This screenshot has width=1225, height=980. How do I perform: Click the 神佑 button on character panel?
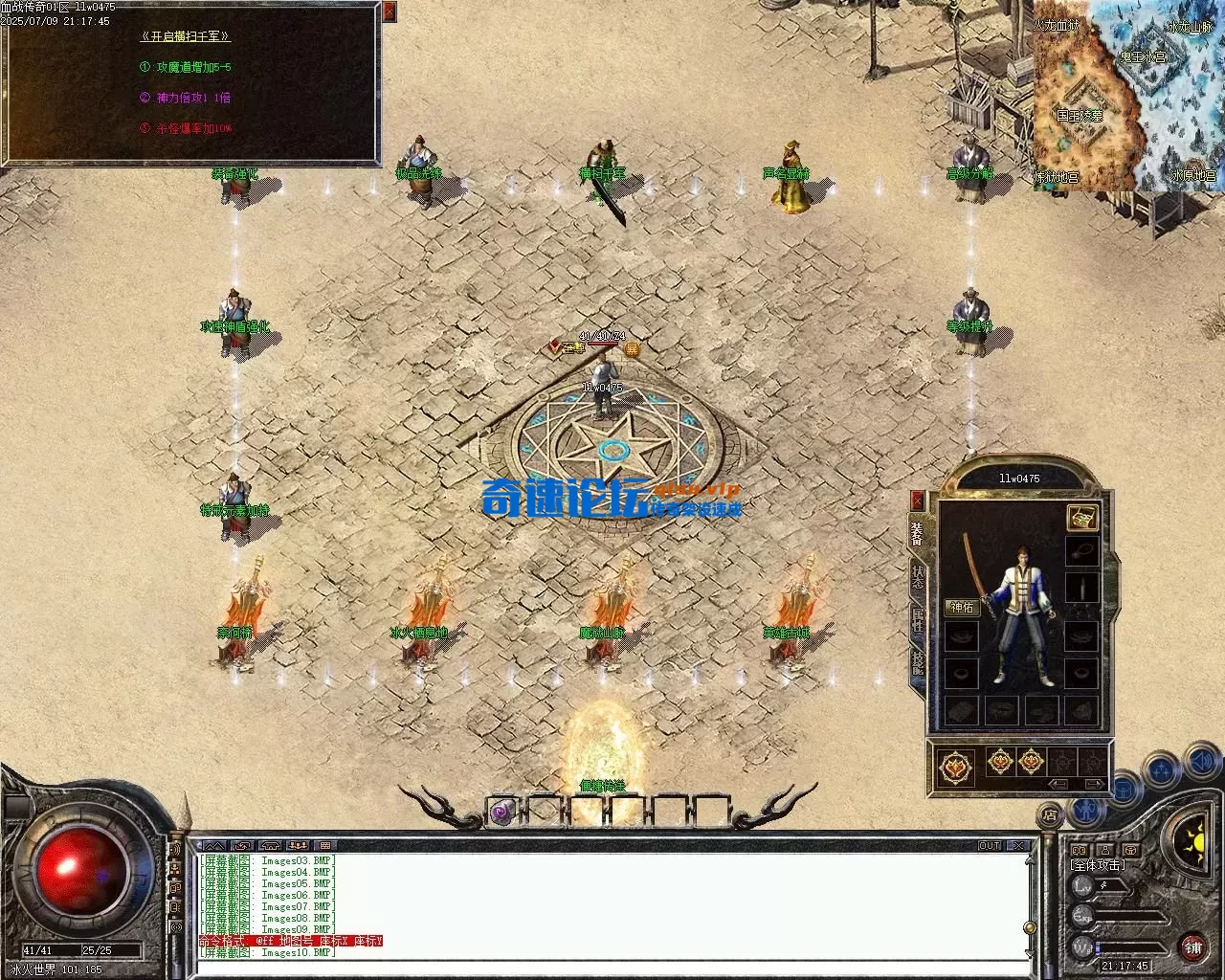[x=961, y=607]
